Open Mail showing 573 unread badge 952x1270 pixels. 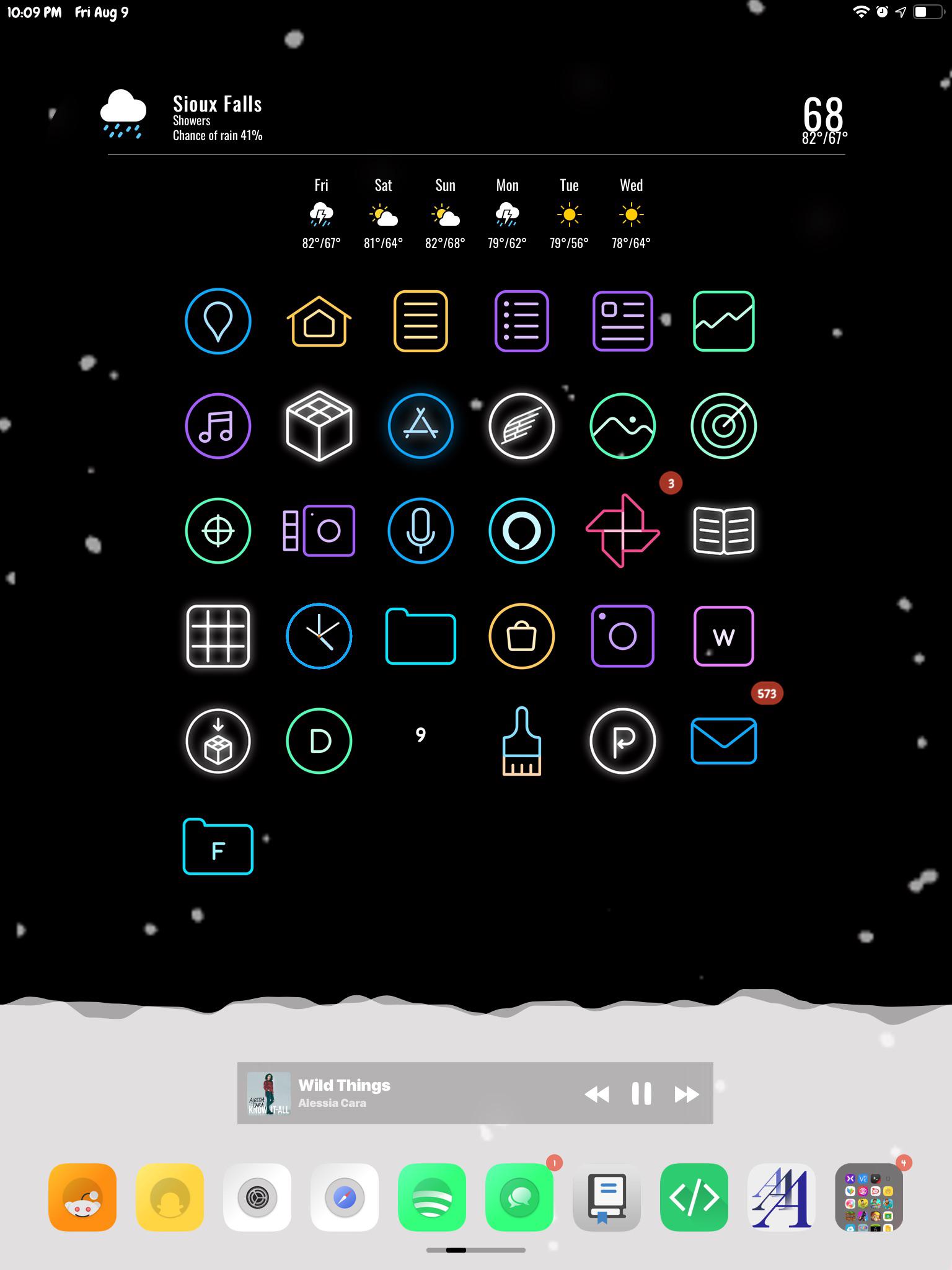[x=723, y=742]
